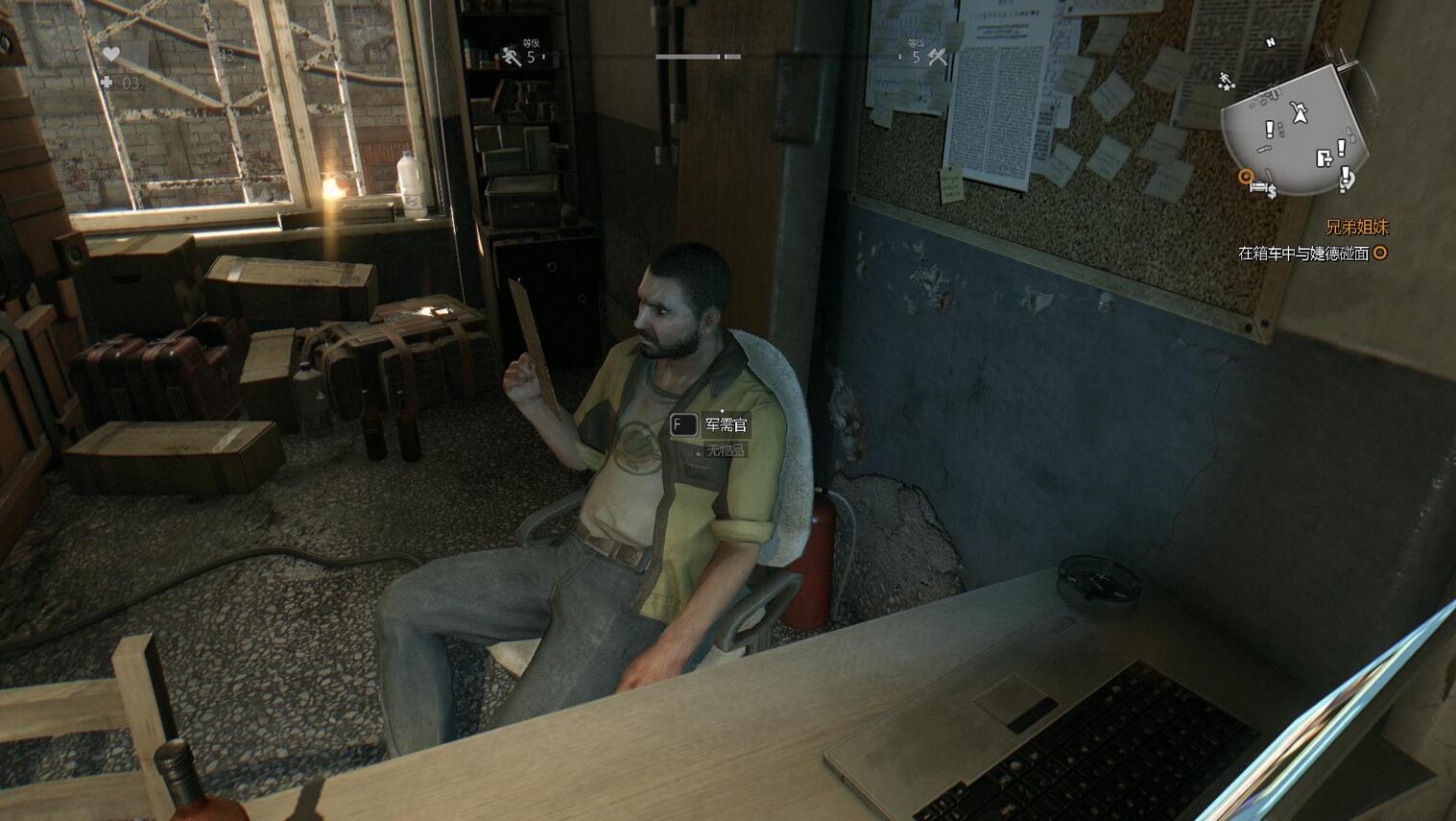The height and width of the screenshot is (821, 1456).
Task: Click the medkit cross icon
Action: (x=107, y=83)
